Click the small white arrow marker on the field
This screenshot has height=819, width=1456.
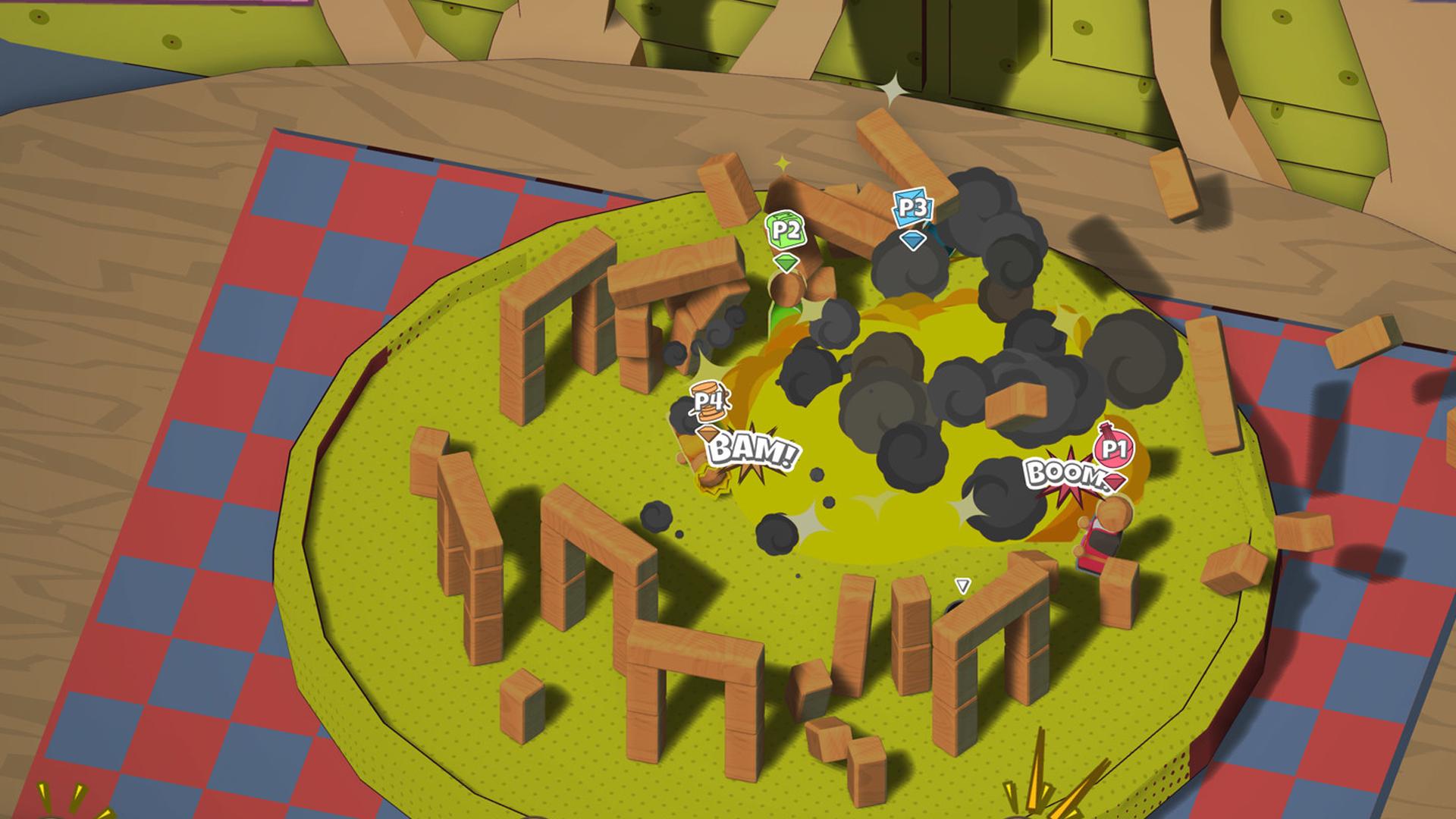tap(962, 584)
